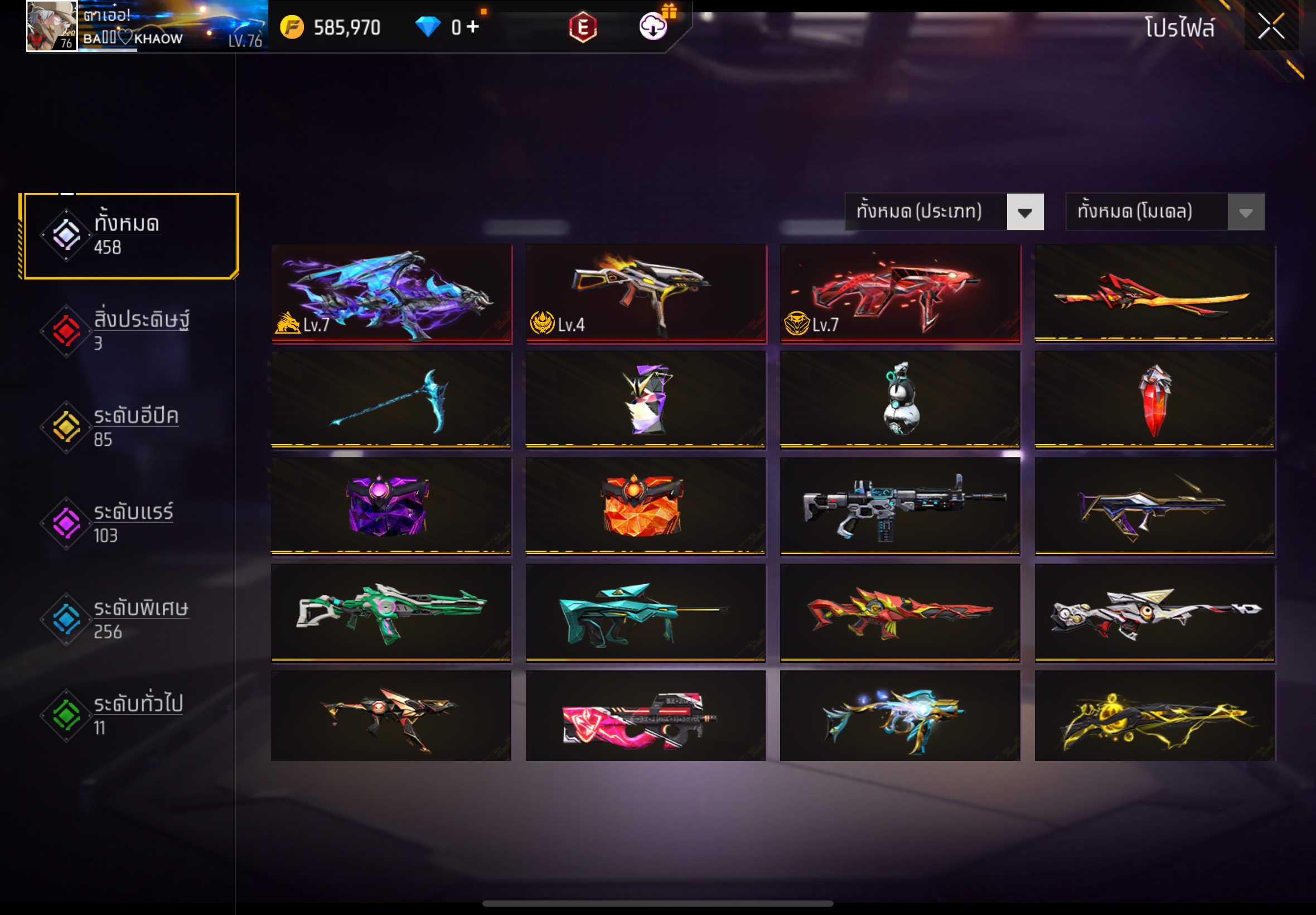
Task: Add diamonds with the plus button
Action: click(473, 26)
